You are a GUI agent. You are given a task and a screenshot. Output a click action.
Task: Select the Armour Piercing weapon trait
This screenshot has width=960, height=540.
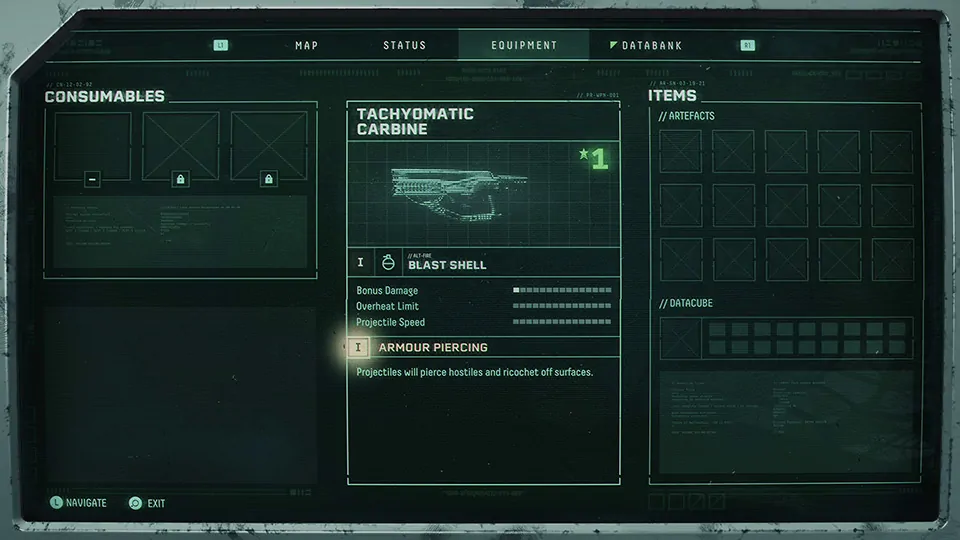(433, 348)
